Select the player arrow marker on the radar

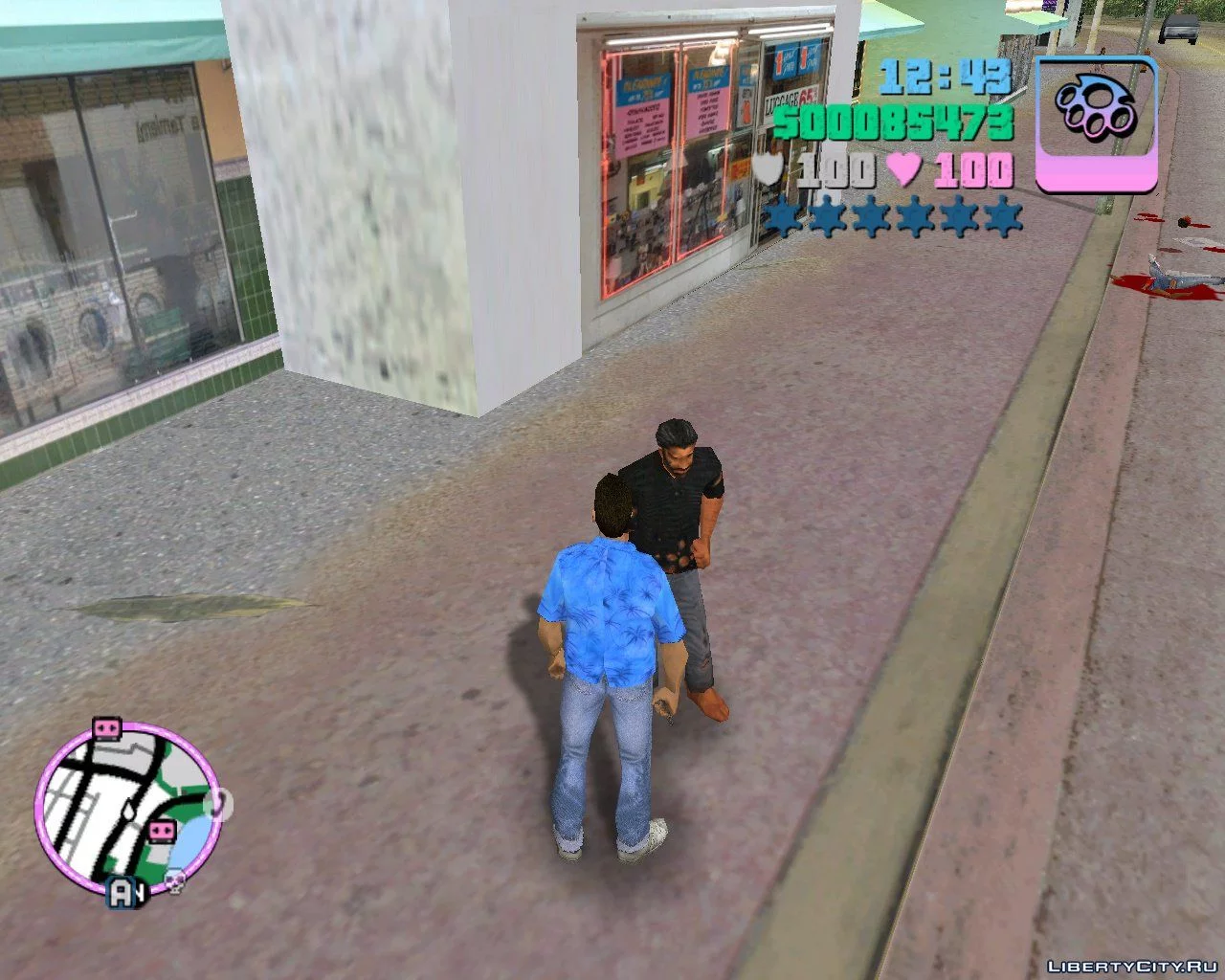[127, 810]
